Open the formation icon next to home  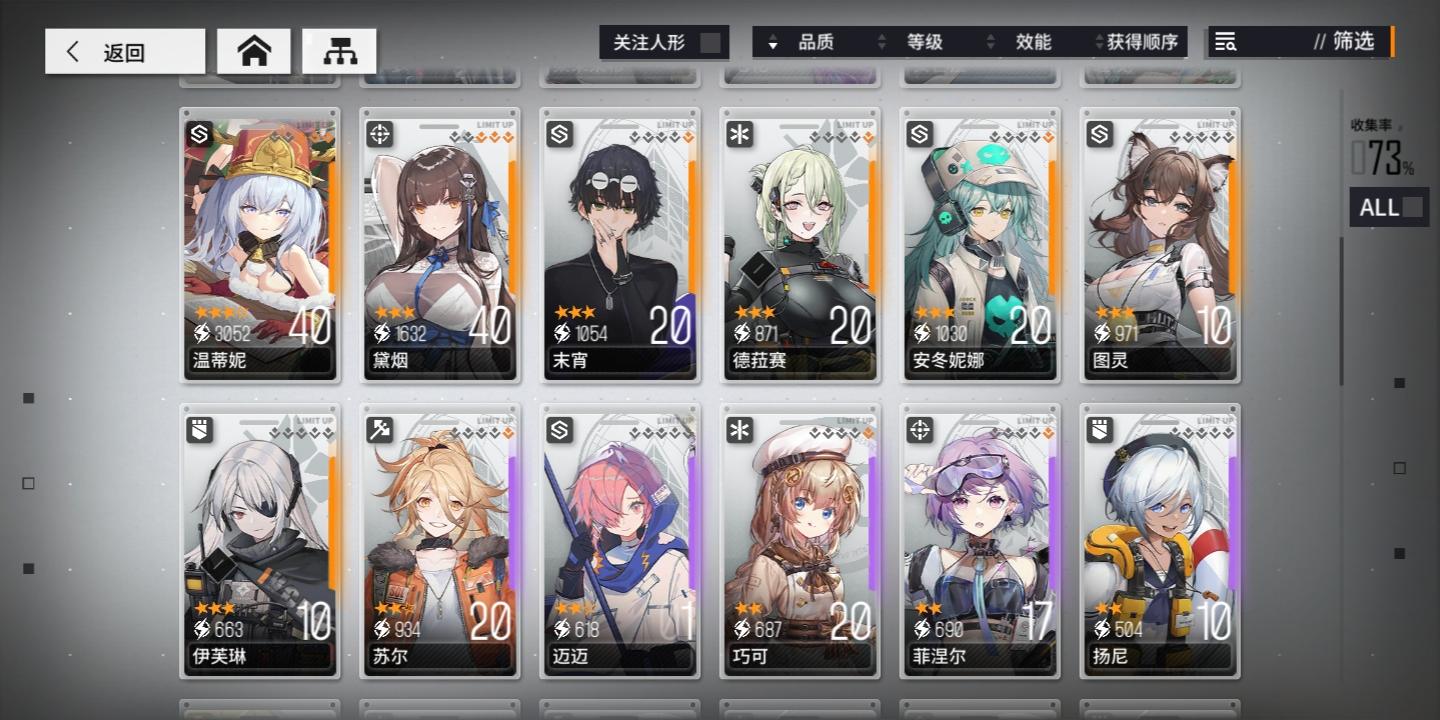click(341, 50)
